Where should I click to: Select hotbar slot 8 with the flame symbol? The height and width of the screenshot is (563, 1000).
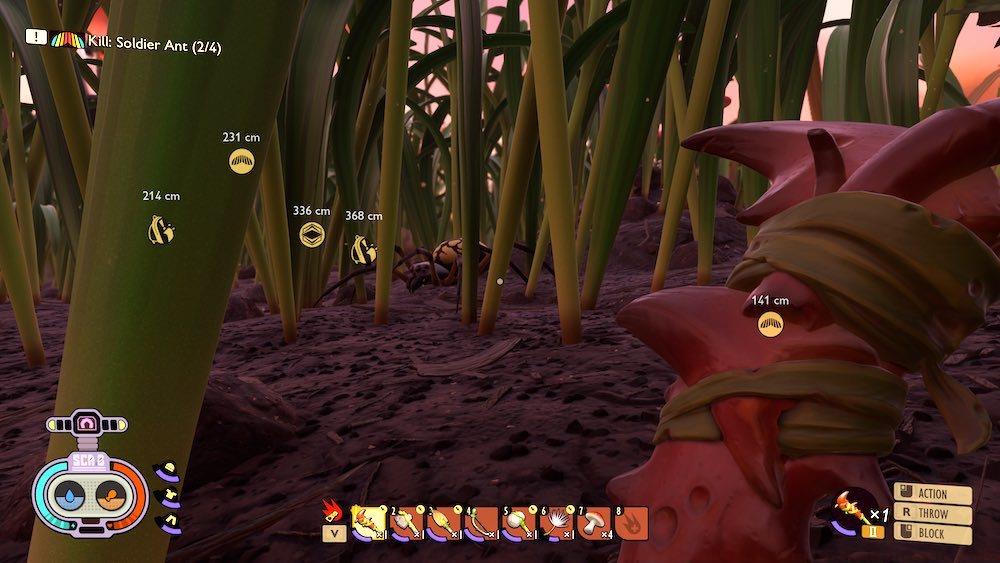pos(632,521)
